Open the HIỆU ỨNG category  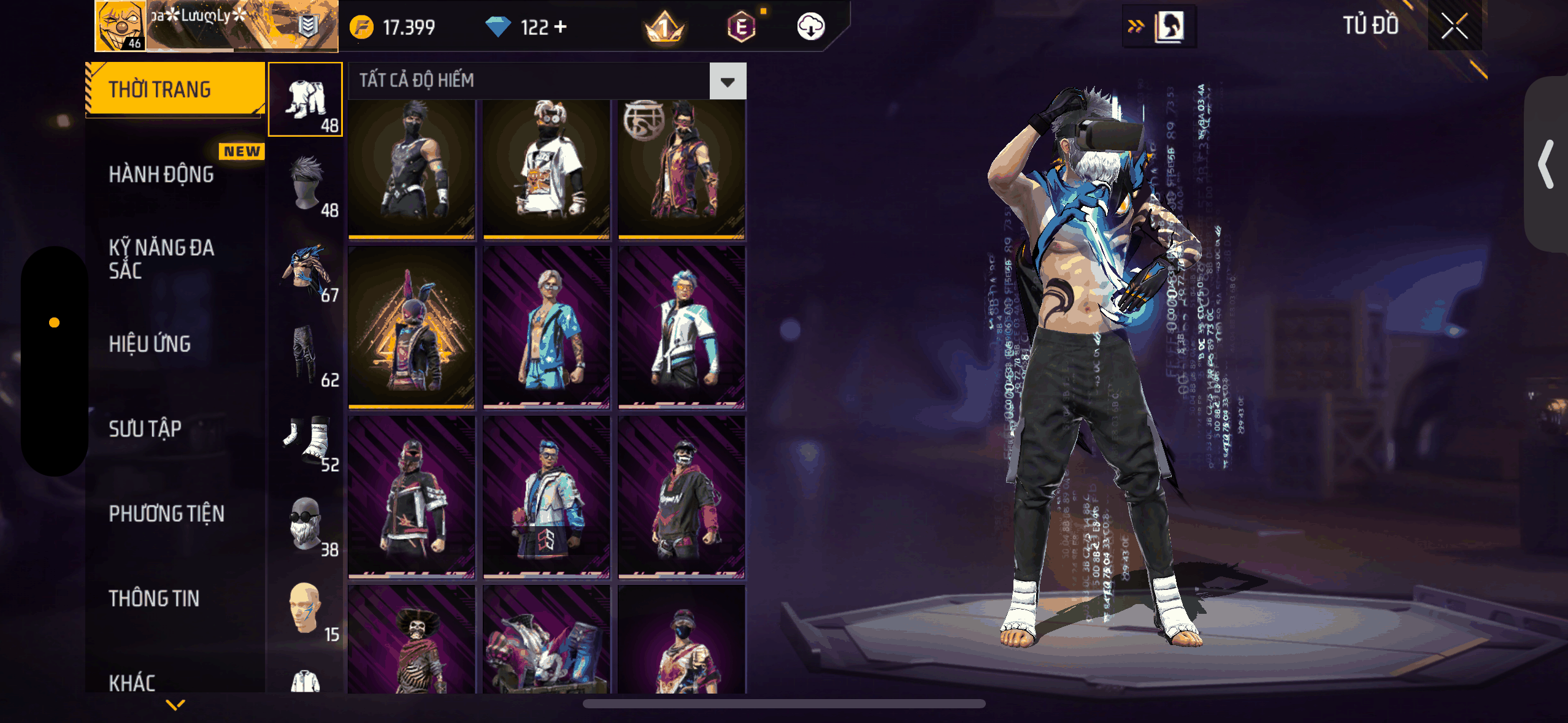pyautogui.click(x=150, y=344)
